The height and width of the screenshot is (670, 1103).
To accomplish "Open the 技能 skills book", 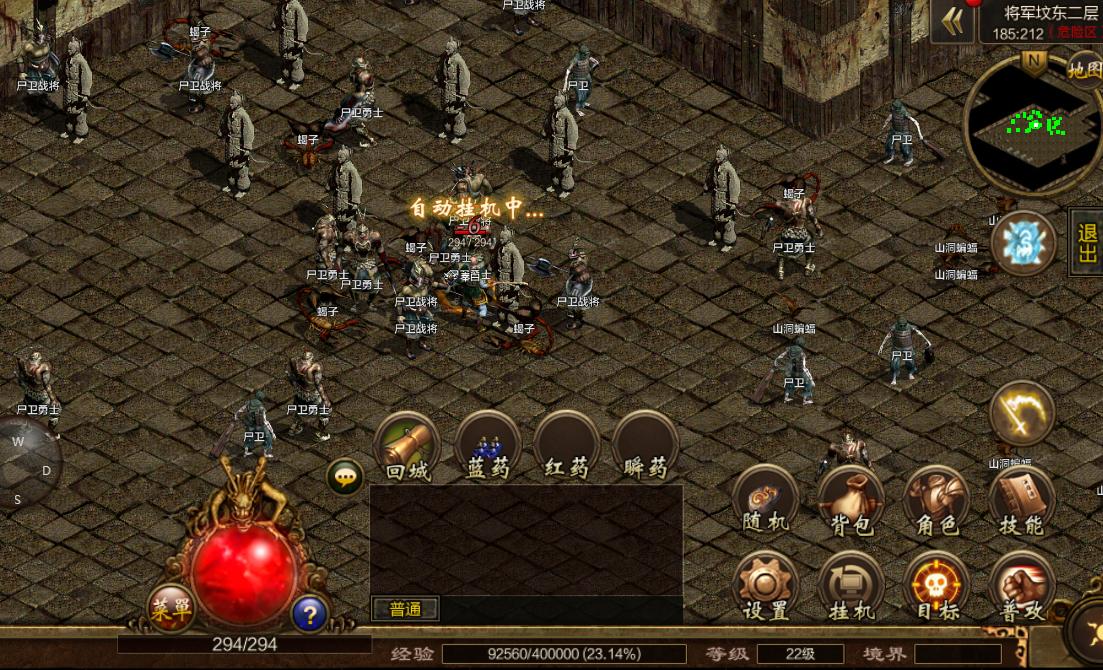I will pos(1021,500).
